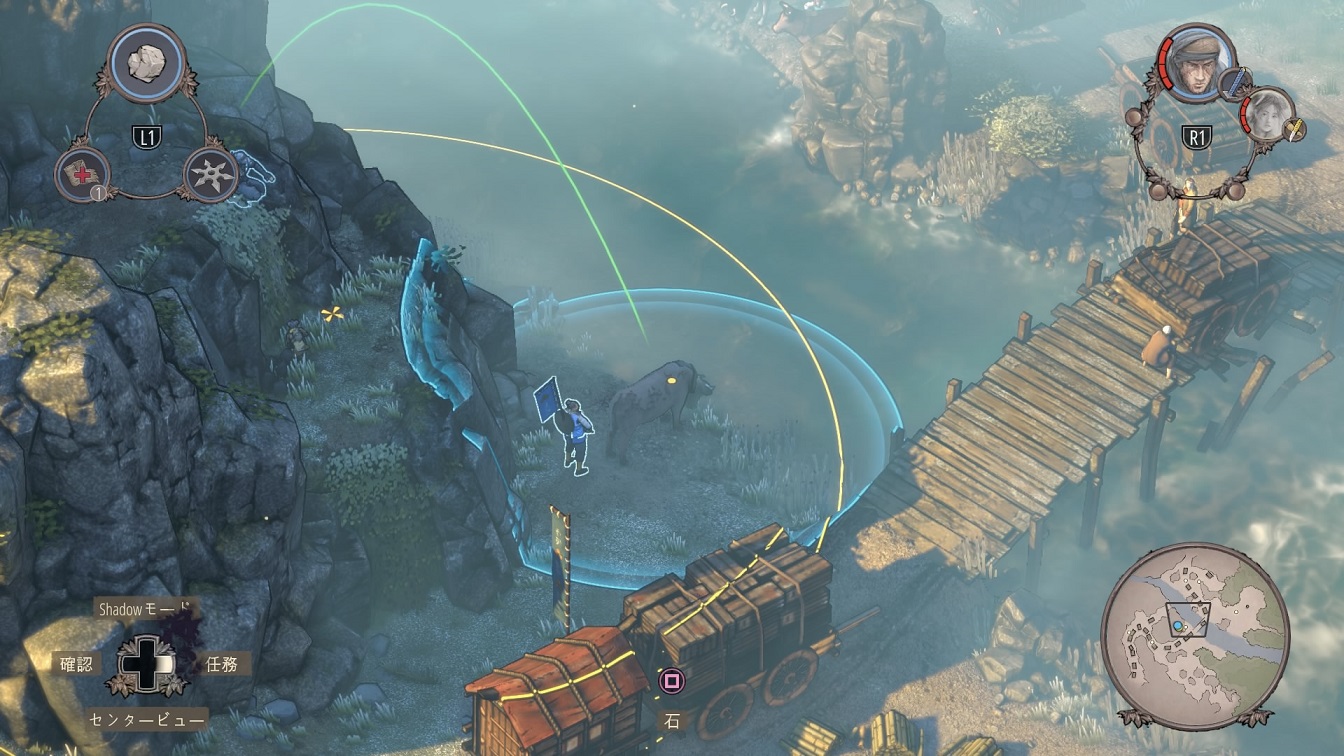Click the yellow knife icon beside the woman's portrait
The height and width of the screenshot is (756, 1344).
pos(1295,128)
